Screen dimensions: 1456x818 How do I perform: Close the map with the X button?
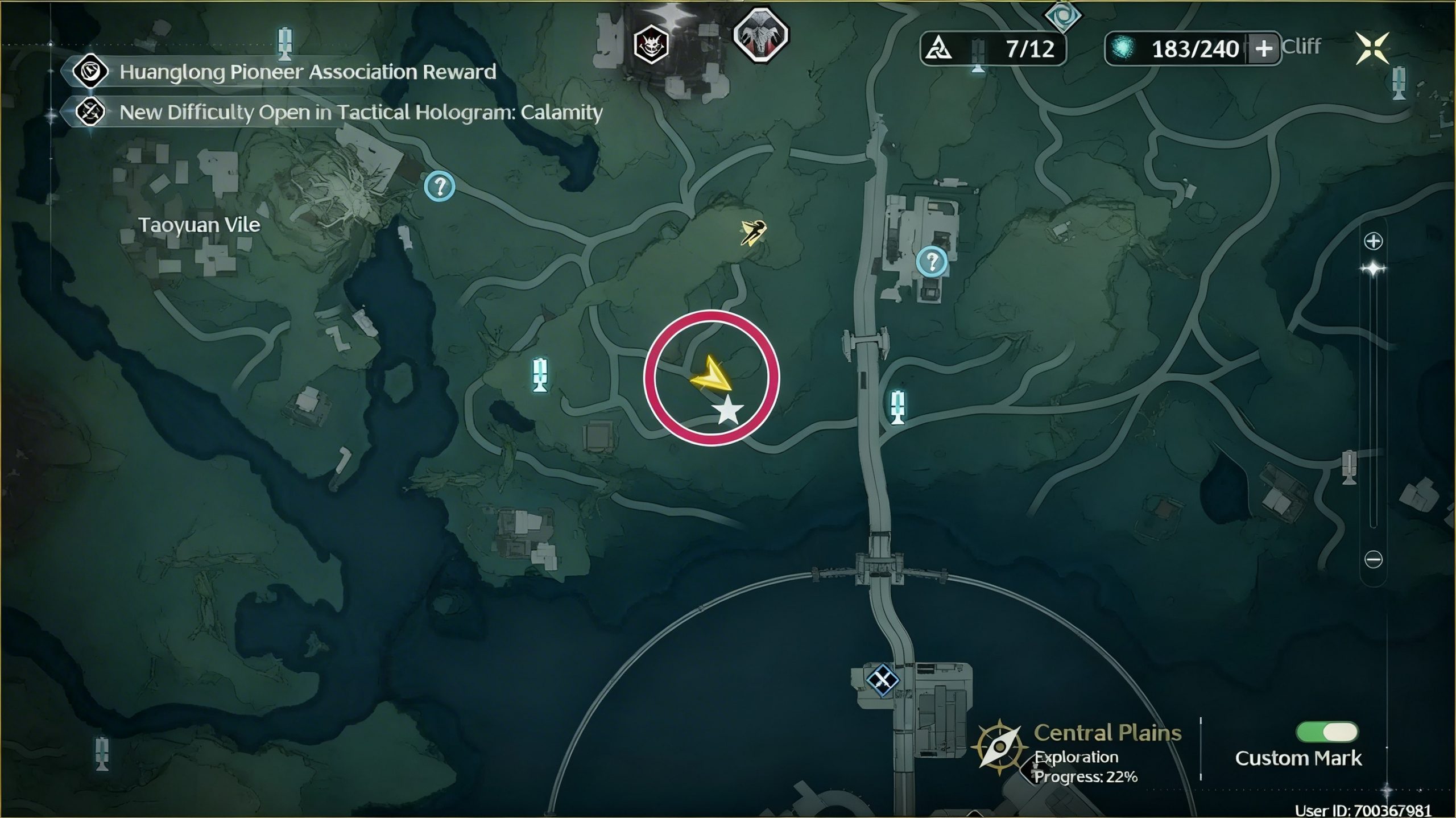(x=1372, y=48)
